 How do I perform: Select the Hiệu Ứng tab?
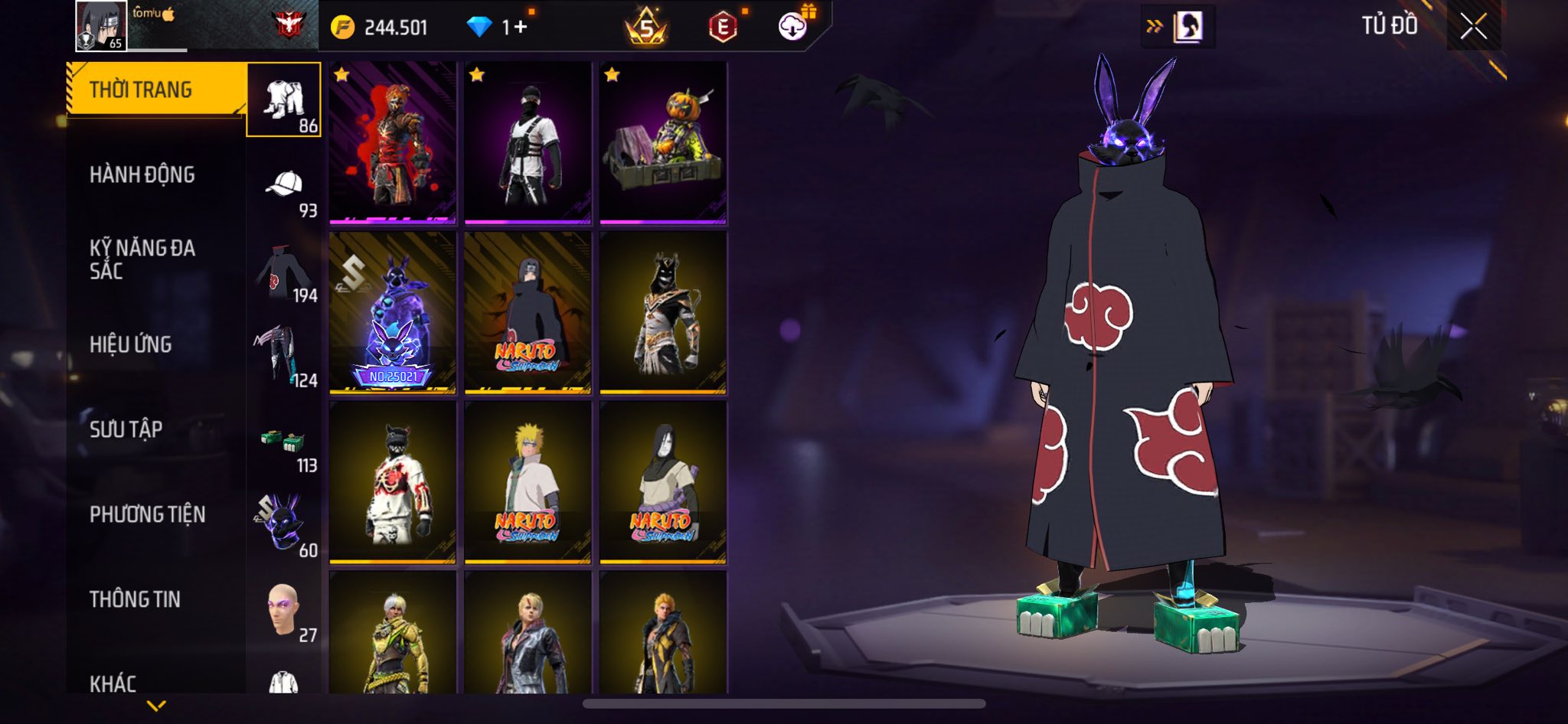click(x=131, y=344)
